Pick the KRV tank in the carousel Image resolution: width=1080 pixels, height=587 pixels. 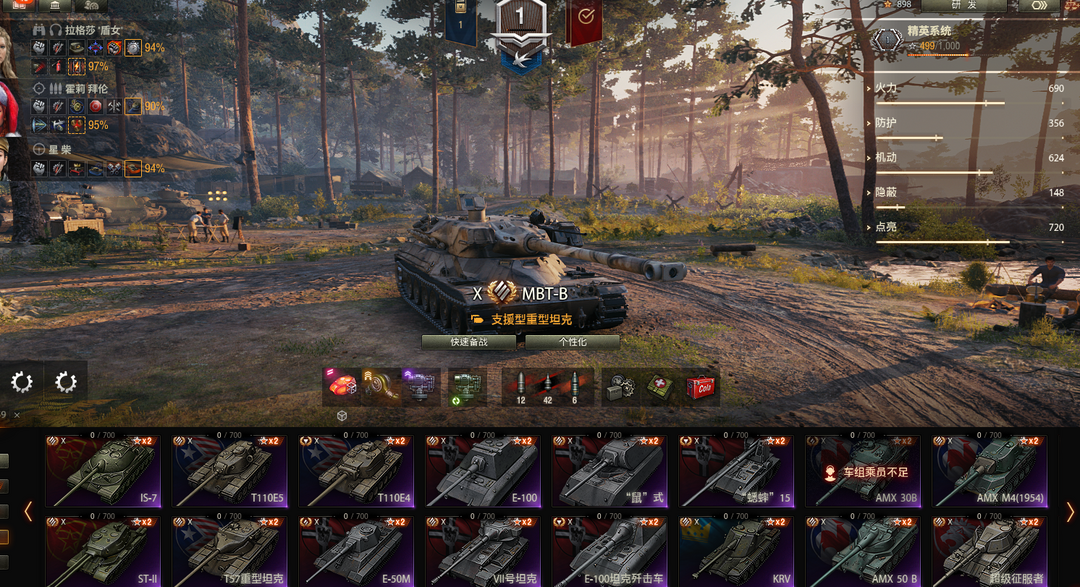(x=737, y=551)
